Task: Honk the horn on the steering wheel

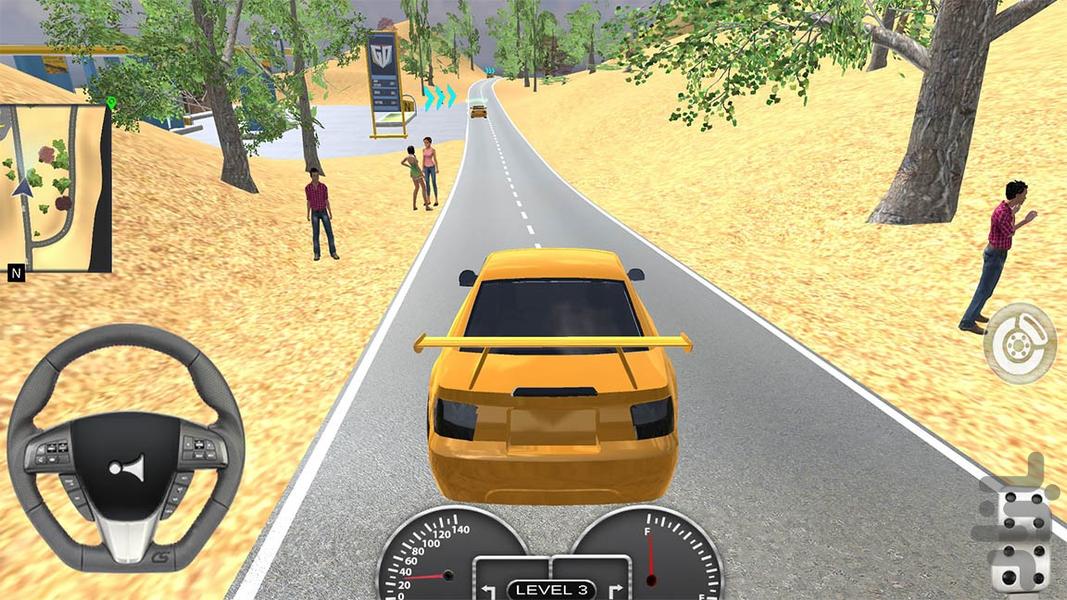Action: pyautogui.click(x=127, y=467)
